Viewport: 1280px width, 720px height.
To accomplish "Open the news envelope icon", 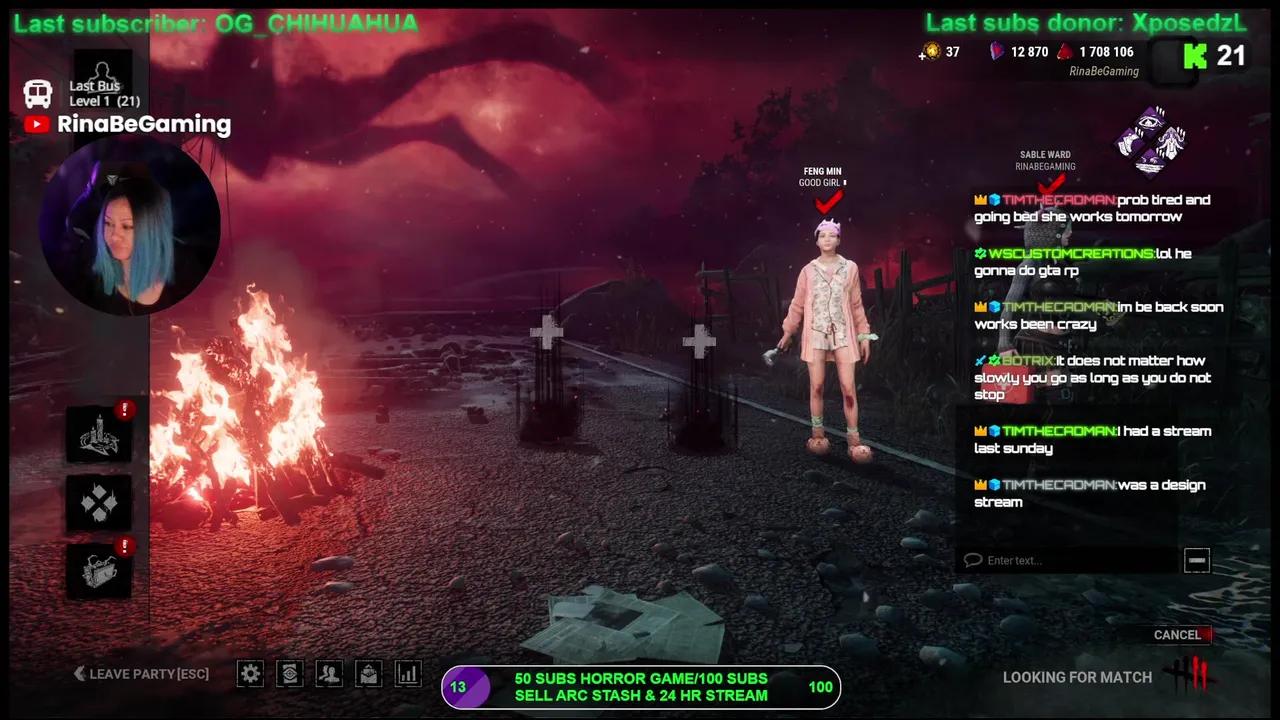I will coord(368,674).
